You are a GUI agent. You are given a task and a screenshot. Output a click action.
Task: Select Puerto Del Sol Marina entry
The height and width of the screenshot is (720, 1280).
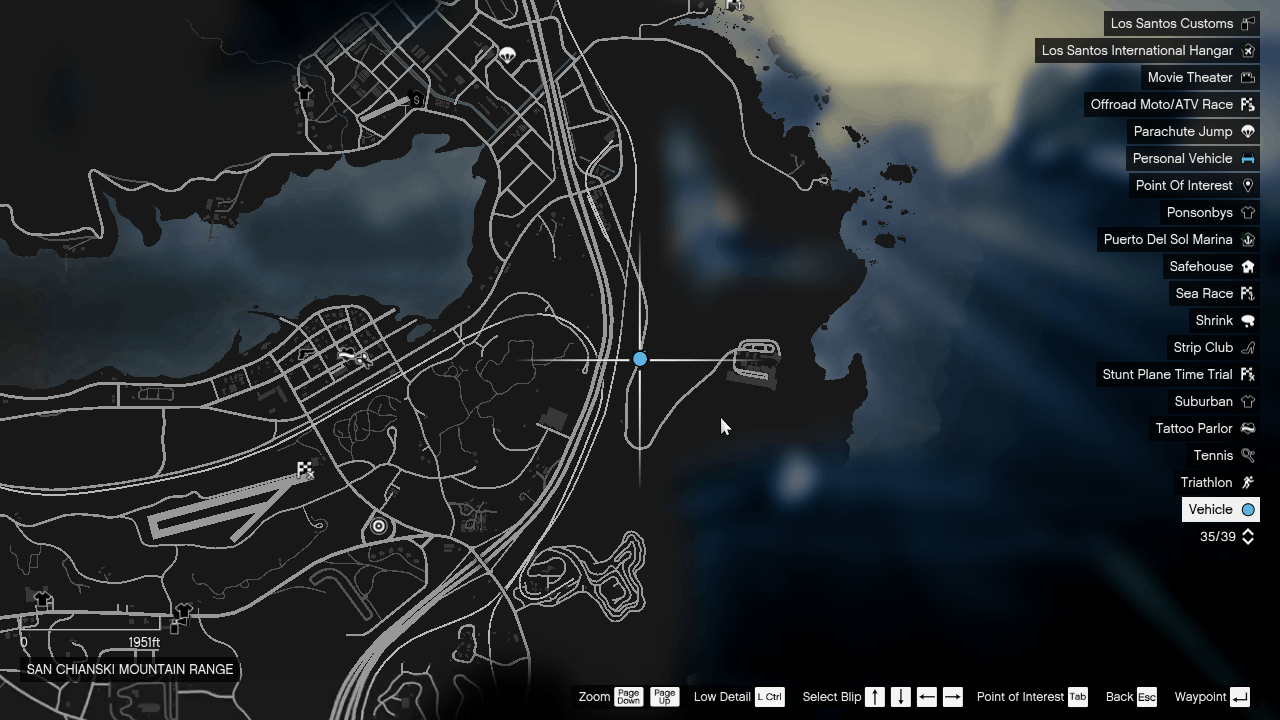point(1167,239)
